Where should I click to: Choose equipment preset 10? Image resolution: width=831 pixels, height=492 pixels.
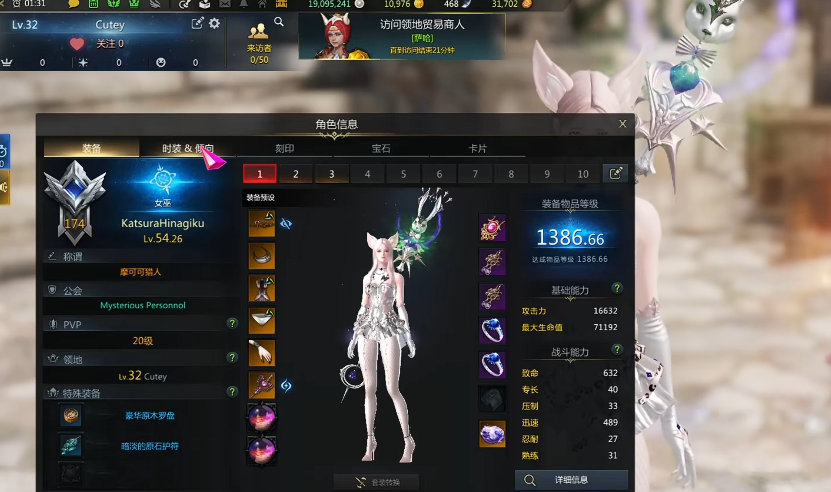tap(583, 174)
